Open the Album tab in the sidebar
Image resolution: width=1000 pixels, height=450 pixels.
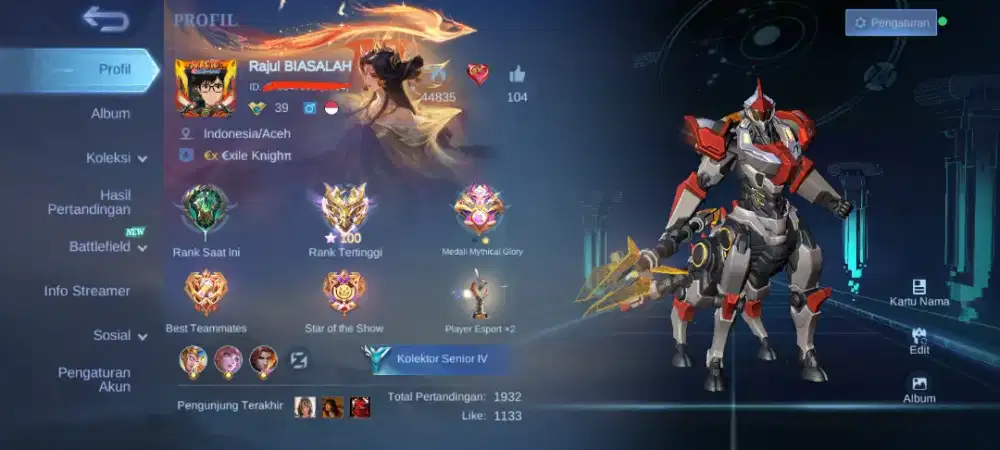coord(110,113)
